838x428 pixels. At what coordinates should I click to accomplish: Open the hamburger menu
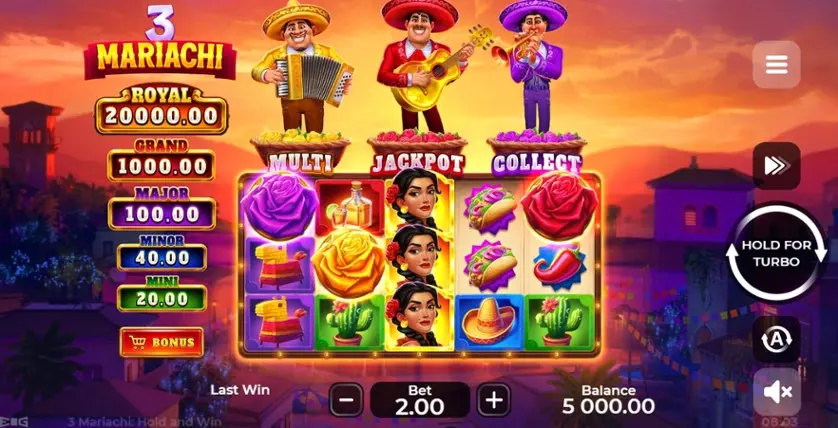776,66
